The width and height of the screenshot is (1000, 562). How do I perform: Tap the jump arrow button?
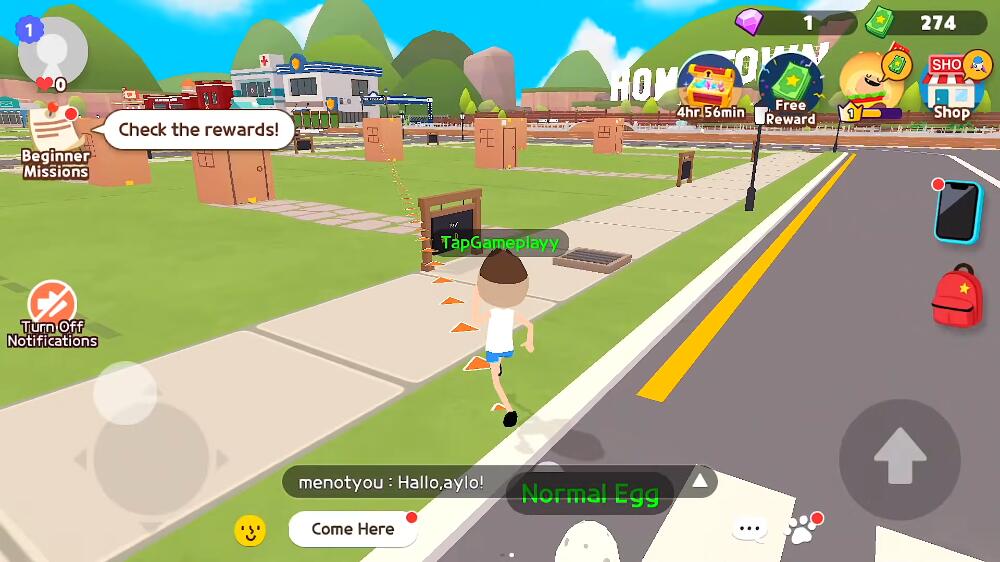[x=899, y=459]
